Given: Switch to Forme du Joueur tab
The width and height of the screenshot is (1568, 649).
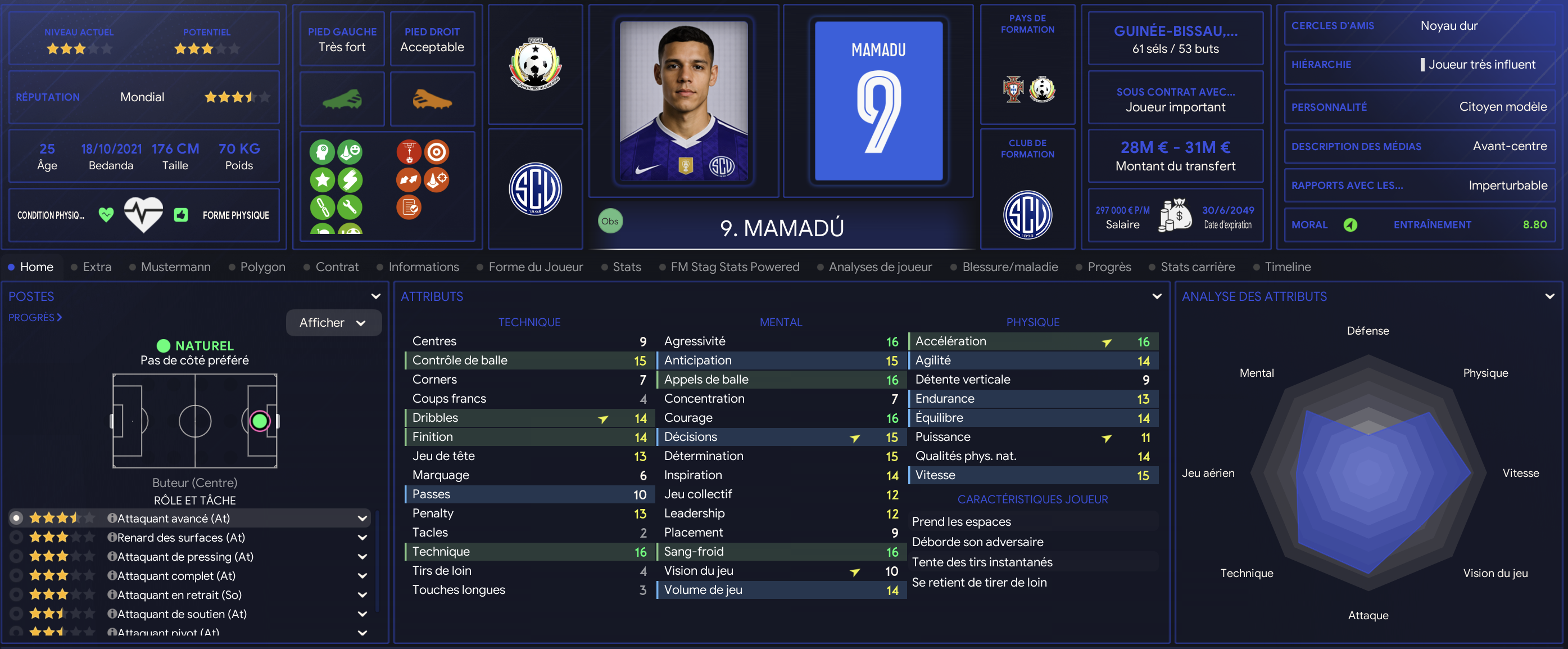Looking at the screenshot, I should [535, 267].
